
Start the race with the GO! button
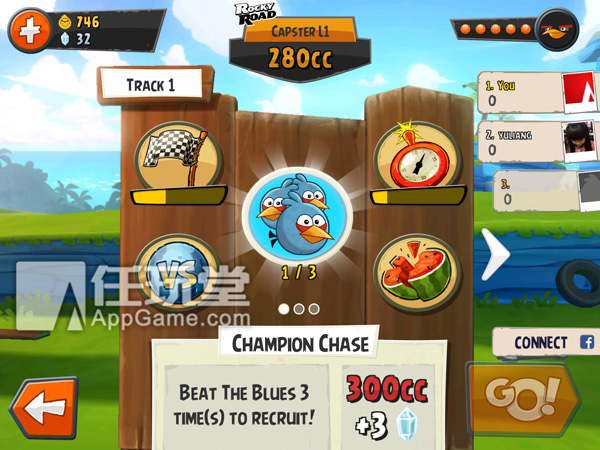[x=522, y=395]
